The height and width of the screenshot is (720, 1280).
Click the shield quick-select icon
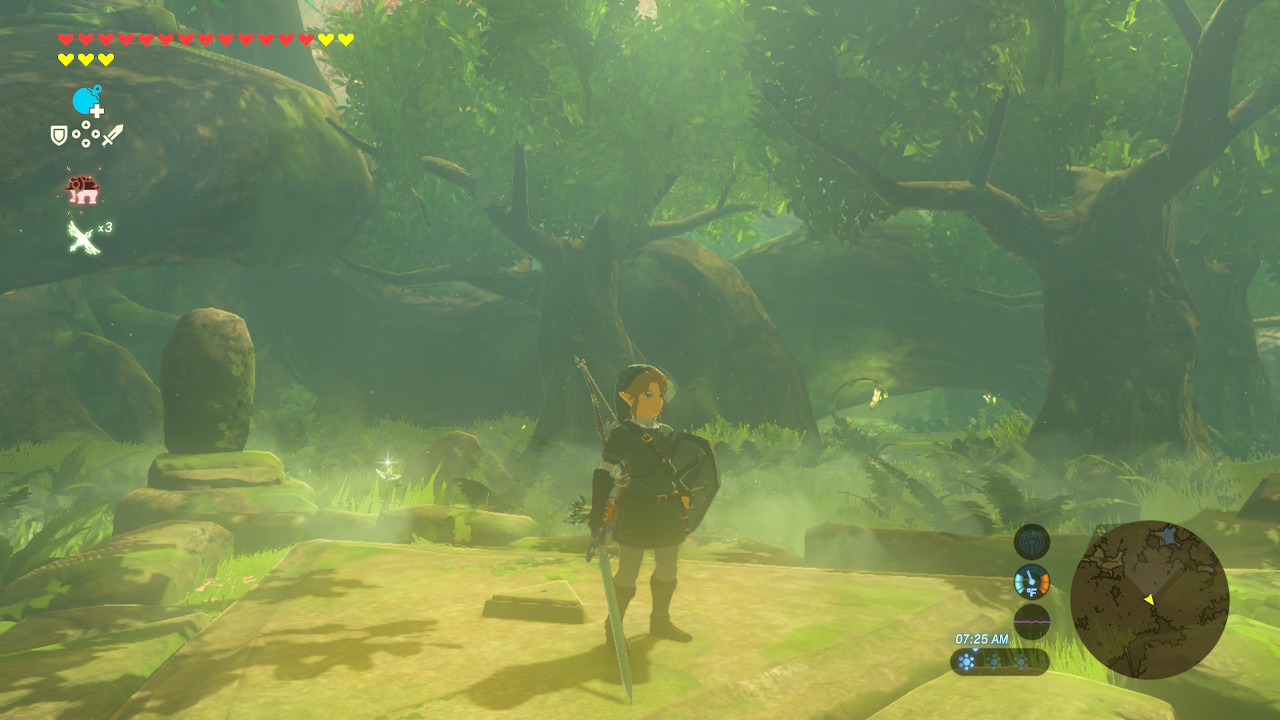tap(59, 135)
